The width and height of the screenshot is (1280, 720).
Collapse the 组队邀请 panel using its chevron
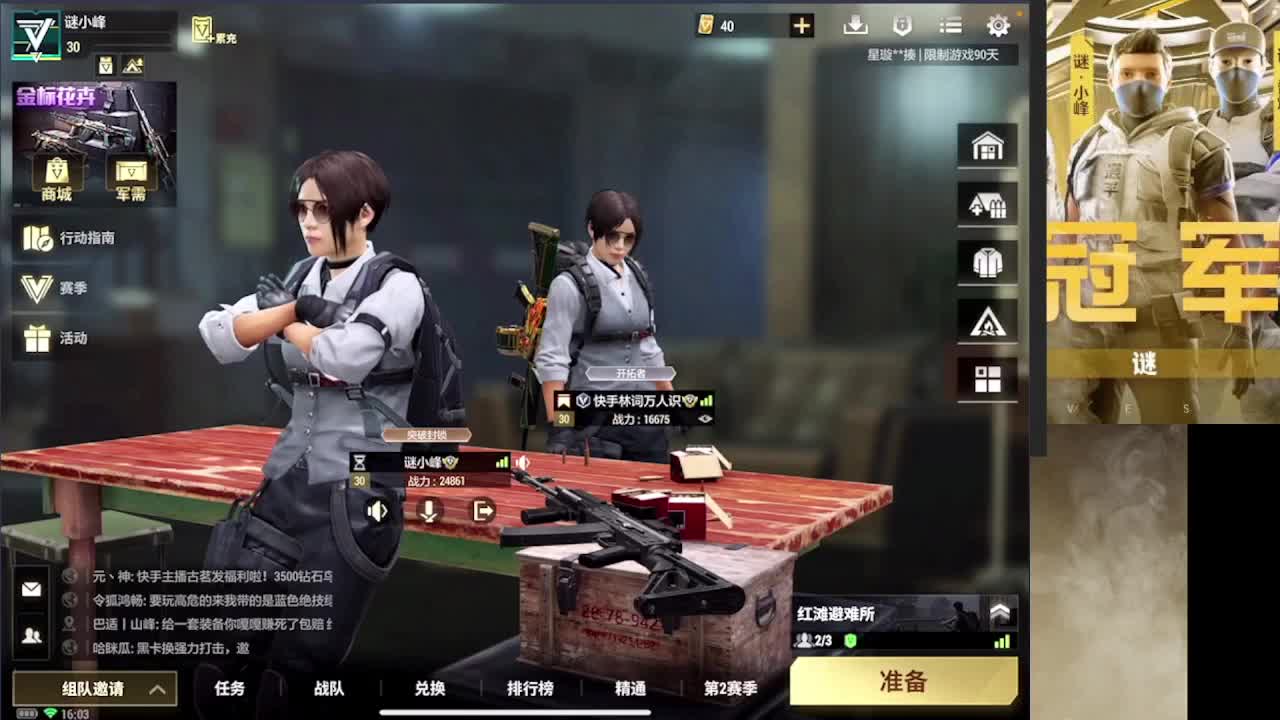[x=156, y=689]
